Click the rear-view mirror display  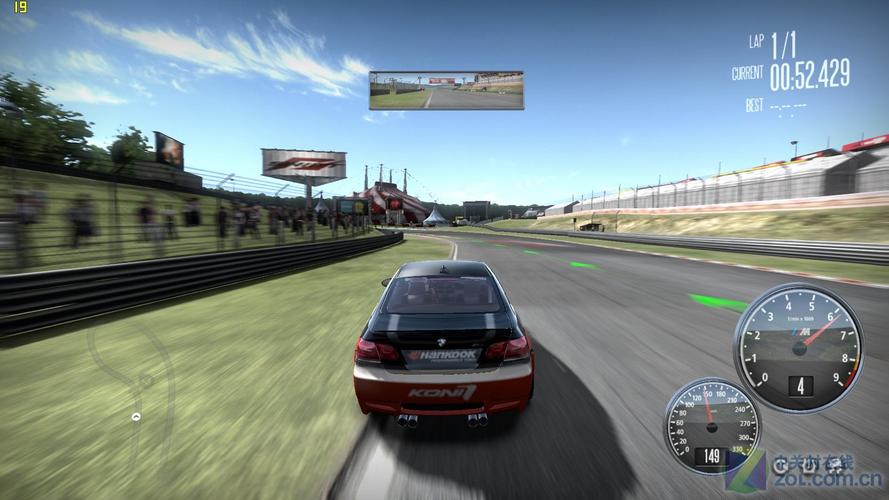tap(446, 90)
